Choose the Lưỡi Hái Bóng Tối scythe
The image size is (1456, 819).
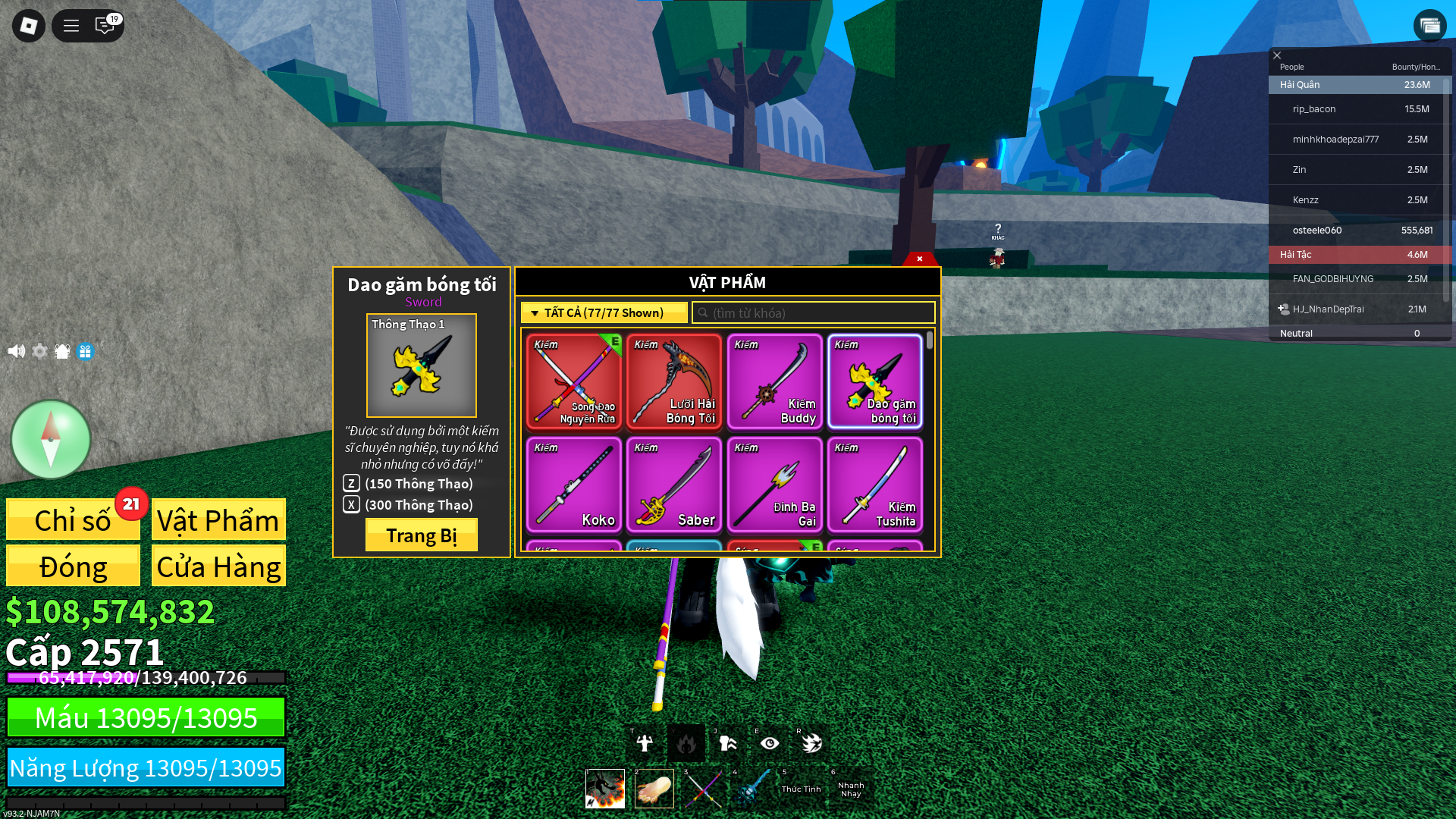tap(674, 381)
